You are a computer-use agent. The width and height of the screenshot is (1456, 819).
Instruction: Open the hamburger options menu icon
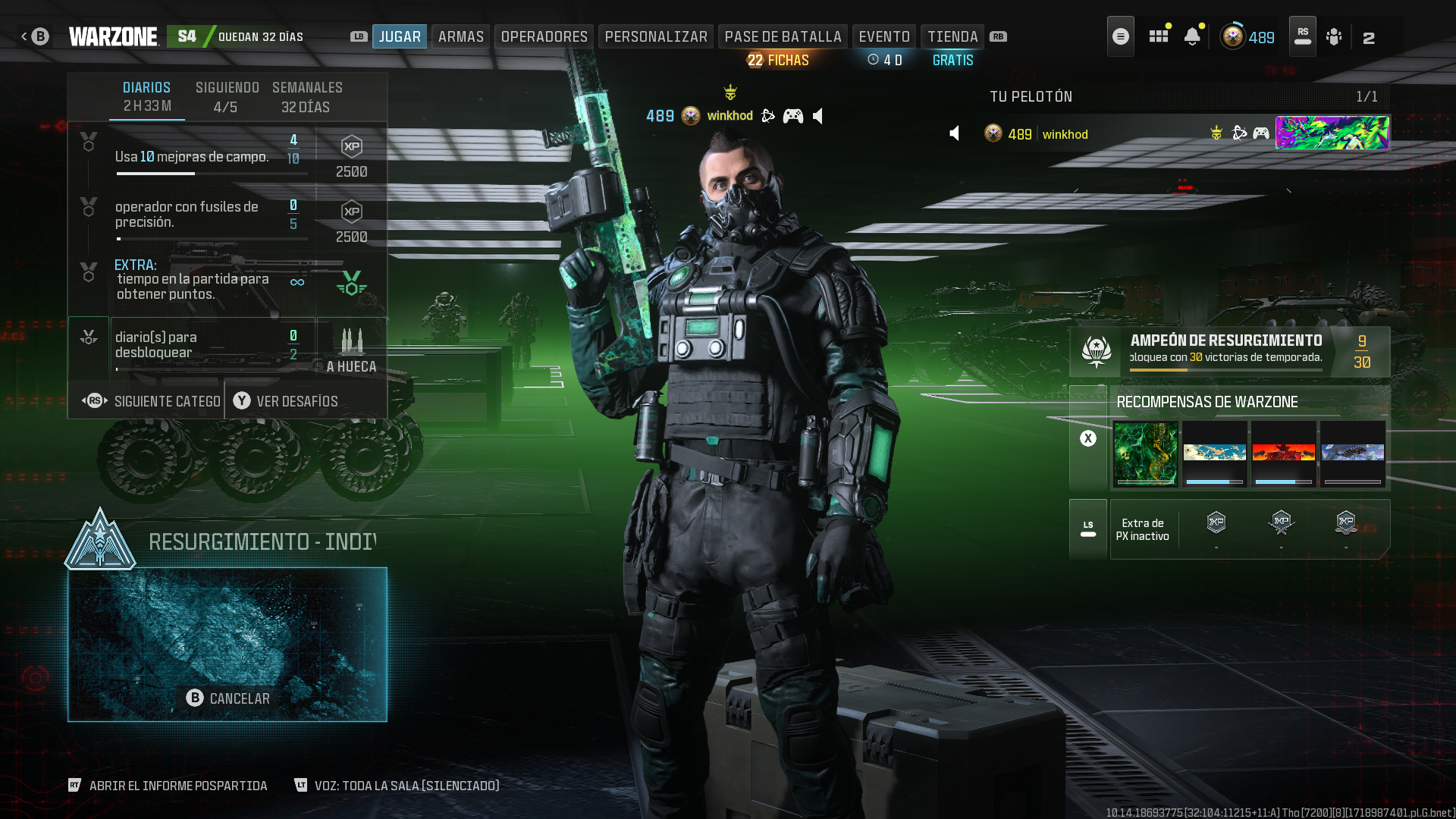(1120, 36)
